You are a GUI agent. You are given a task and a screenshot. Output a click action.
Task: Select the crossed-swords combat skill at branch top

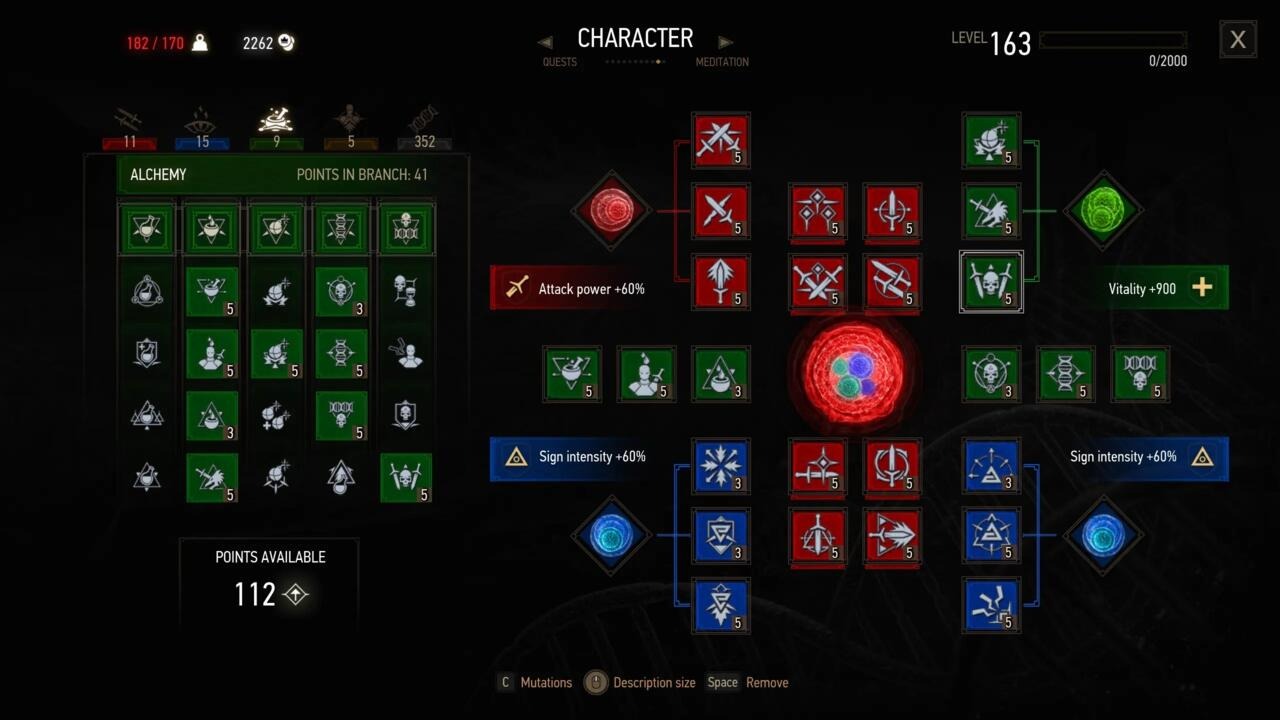(721, 141)
